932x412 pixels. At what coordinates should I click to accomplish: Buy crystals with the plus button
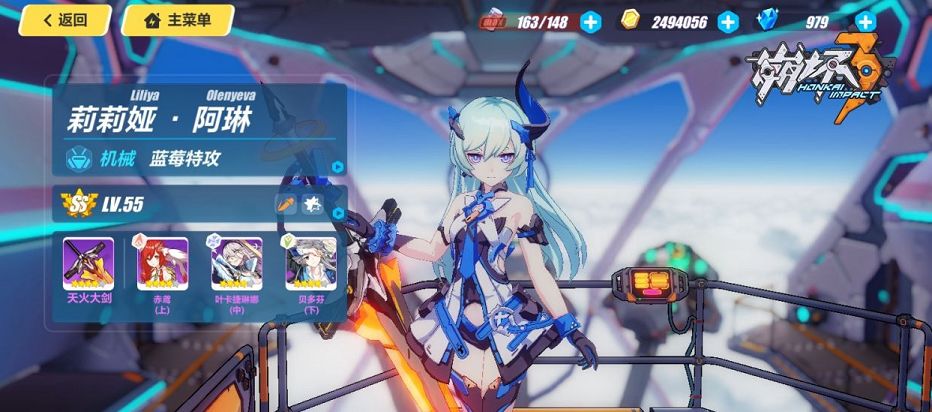click(865, 22)
